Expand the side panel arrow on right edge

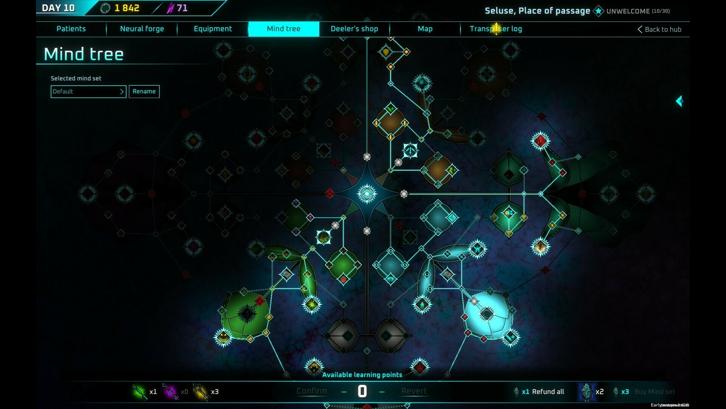click(x=679, y=101)
